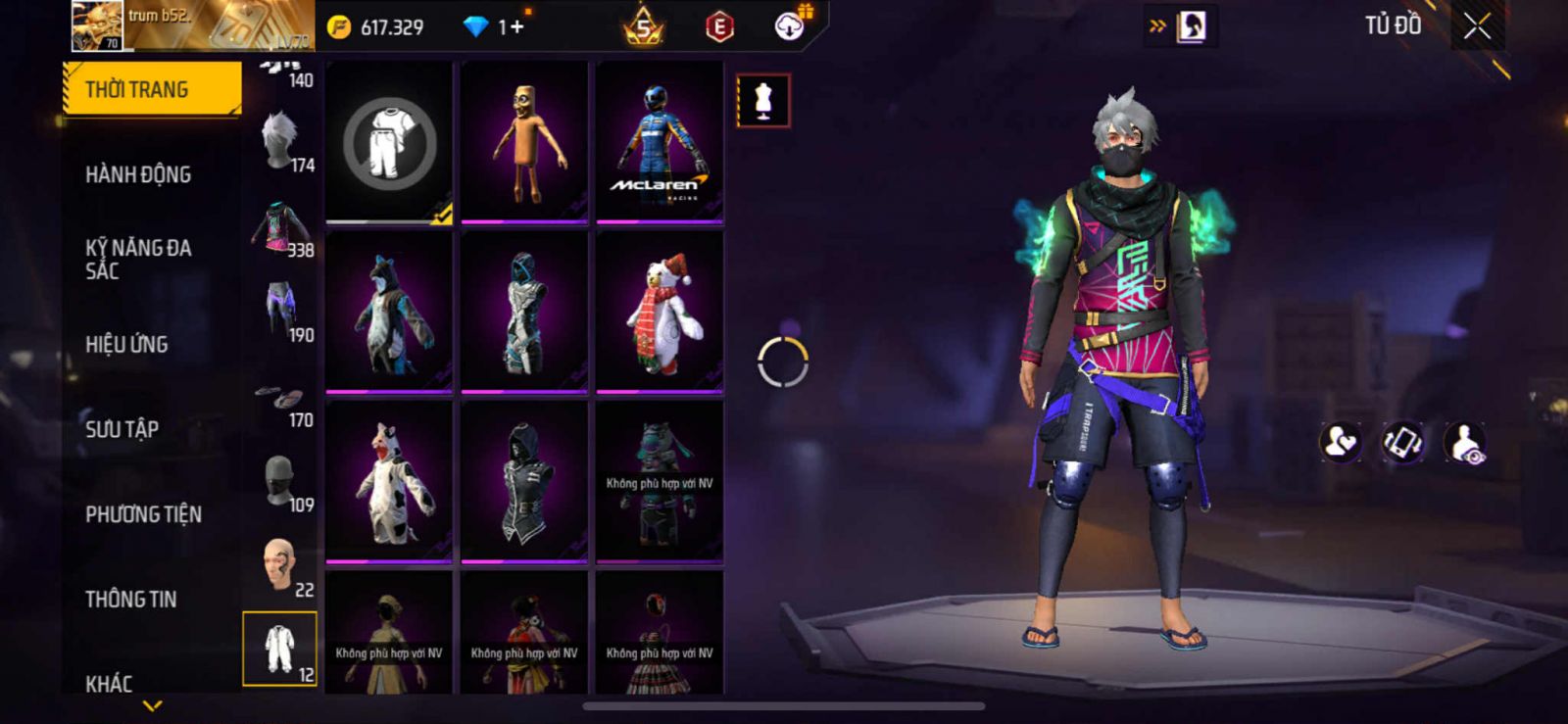1568x724 pixels.
Task: Switch to the Hành Động tab
Action: pyautogui.click(x=138, y=174)
